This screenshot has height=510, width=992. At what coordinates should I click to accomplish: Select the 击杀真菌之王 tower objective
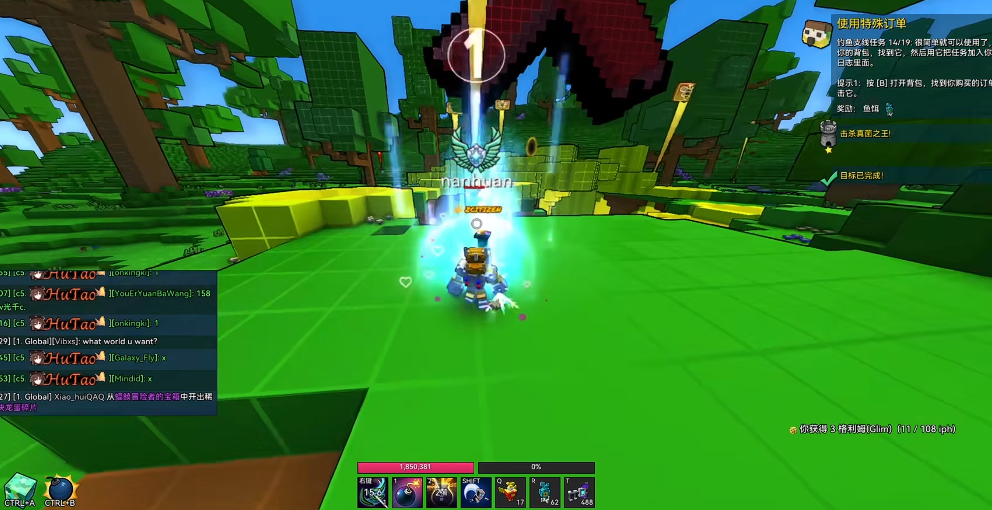pos(863,133)
